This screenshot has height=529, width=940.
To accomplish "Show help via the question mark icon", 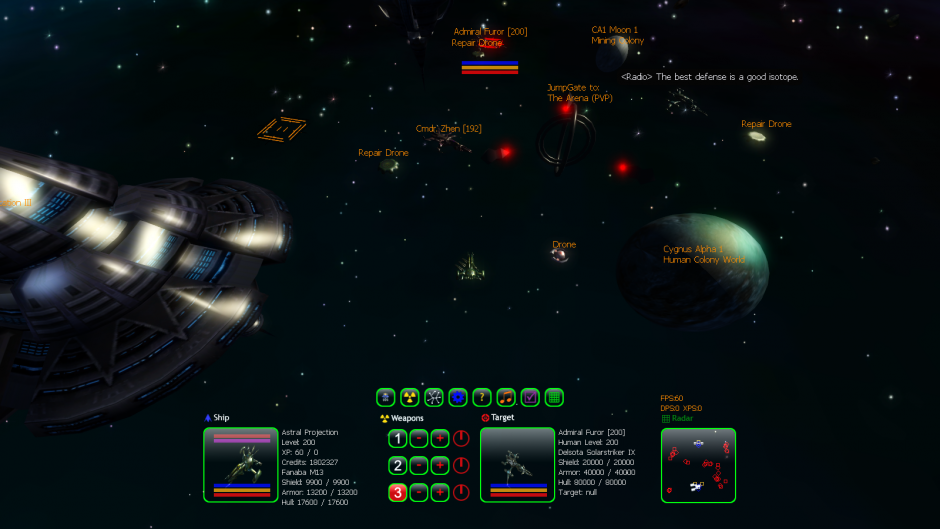I will [x=482, y=397].
